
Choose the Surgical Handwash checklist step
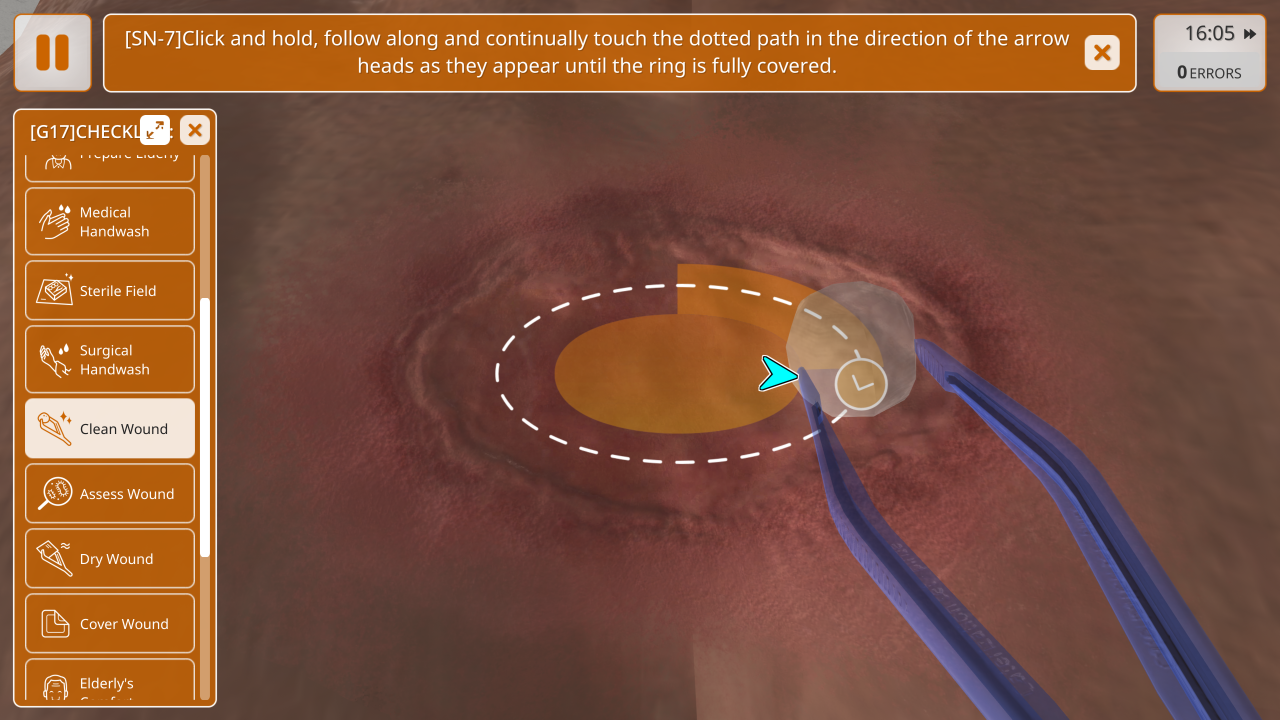(110, 360)
